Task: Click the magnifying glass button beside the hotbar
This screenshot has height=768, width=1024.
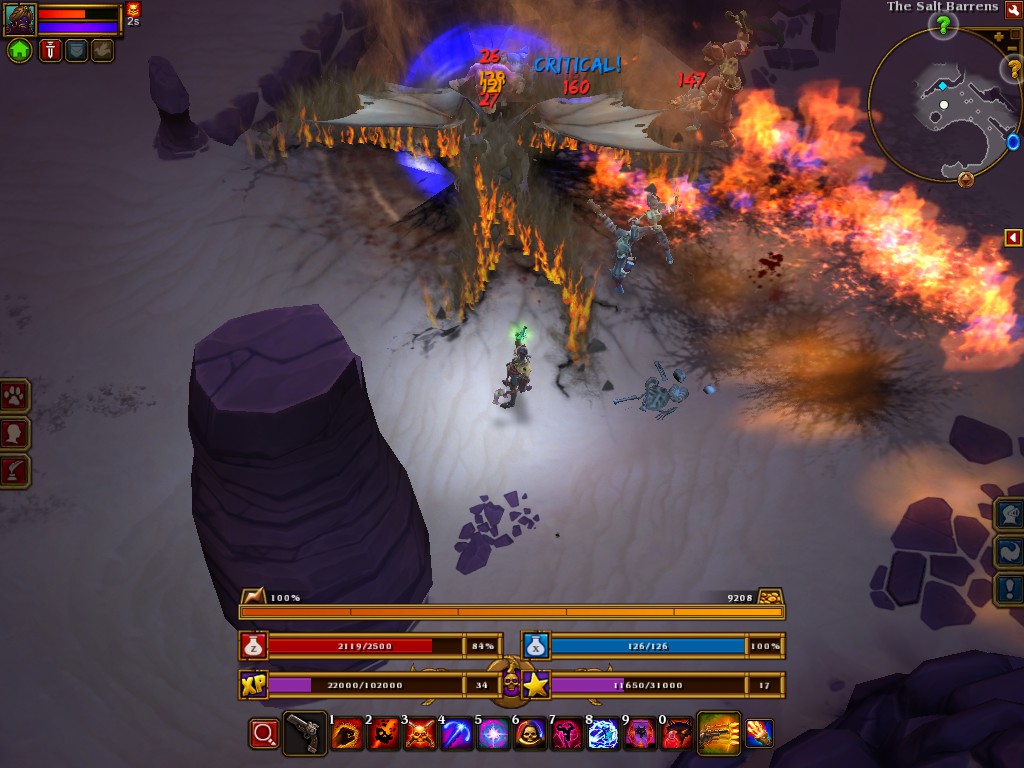Action: 264,734
